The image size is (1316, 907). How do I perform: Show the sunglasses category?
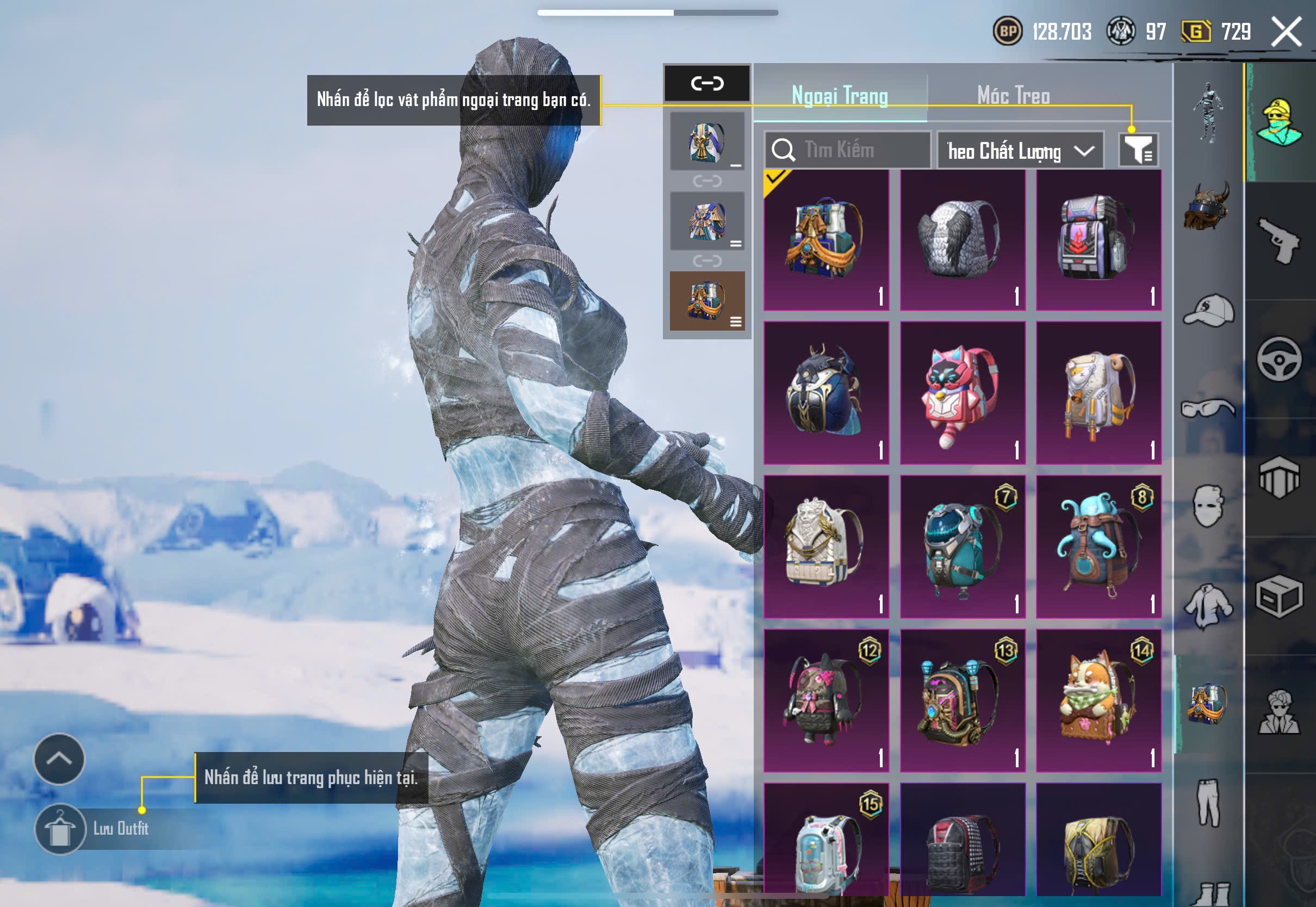[1209, 408]
